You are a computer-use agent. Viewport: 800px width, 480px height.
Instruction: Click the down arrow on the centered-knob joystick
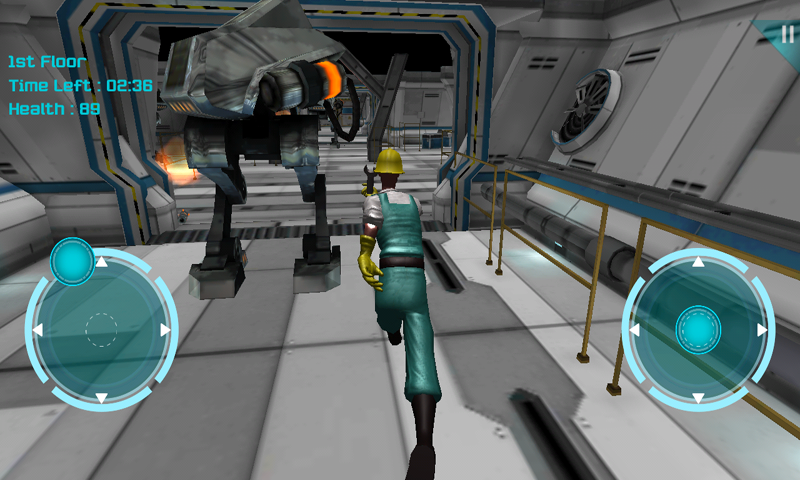click(x=698, y=397)
